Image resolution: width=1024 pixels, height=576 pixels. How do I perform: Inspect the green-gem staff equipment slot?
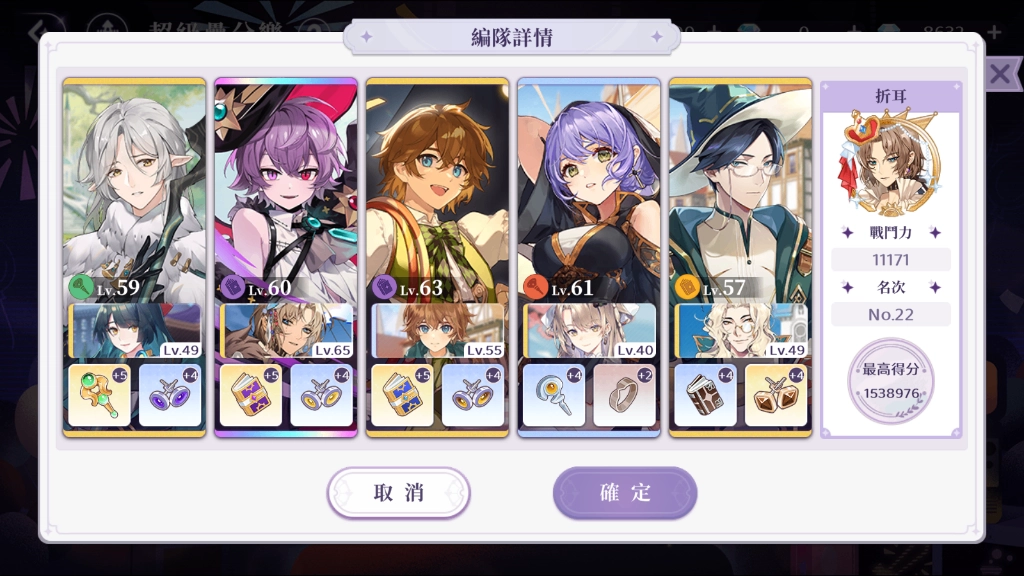click(99, 395)
